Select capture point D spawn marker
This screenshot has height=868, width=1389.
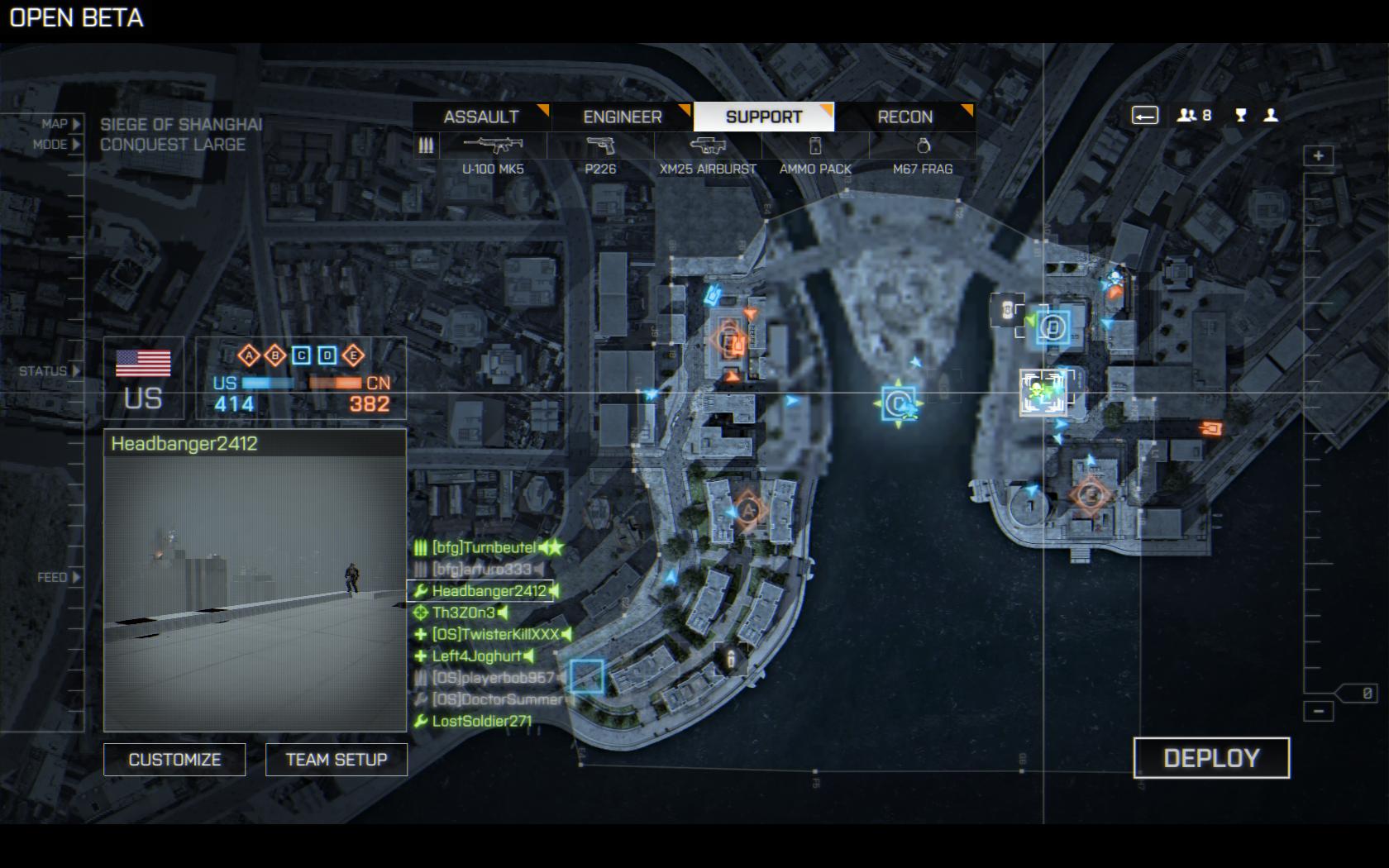pos(1053,327)
